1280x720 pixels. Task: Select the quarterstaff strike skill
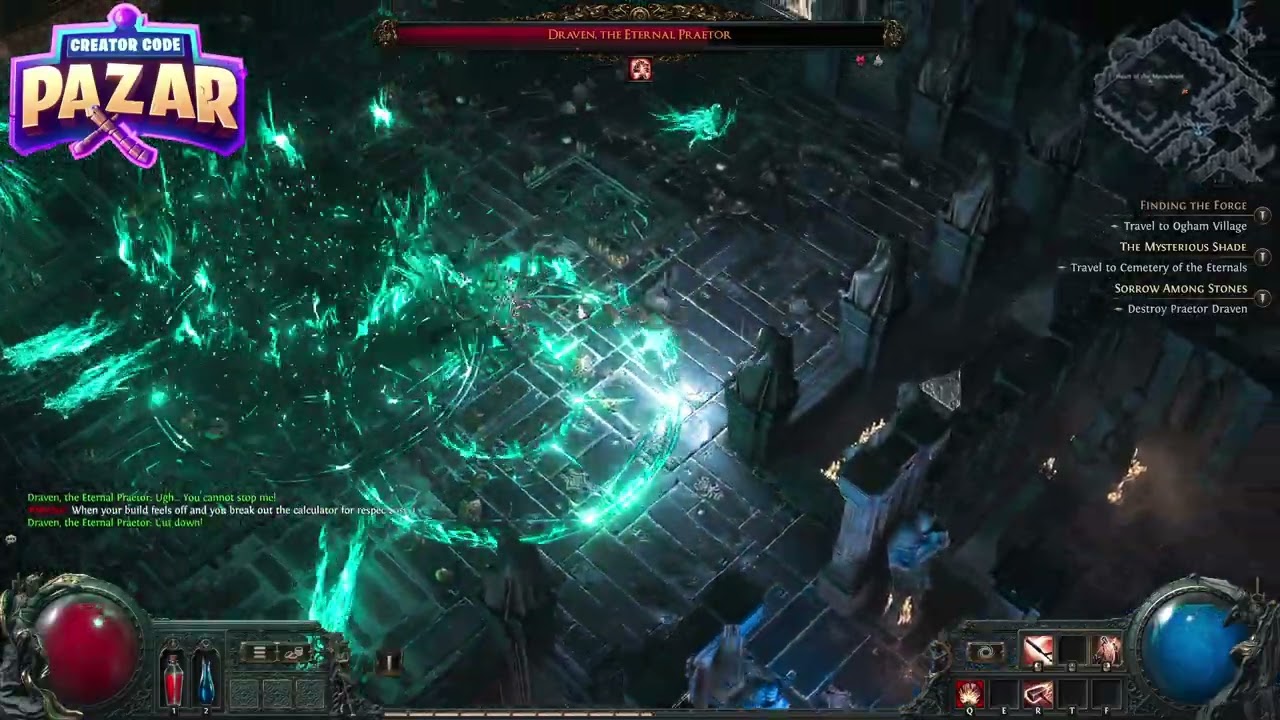1038,651
